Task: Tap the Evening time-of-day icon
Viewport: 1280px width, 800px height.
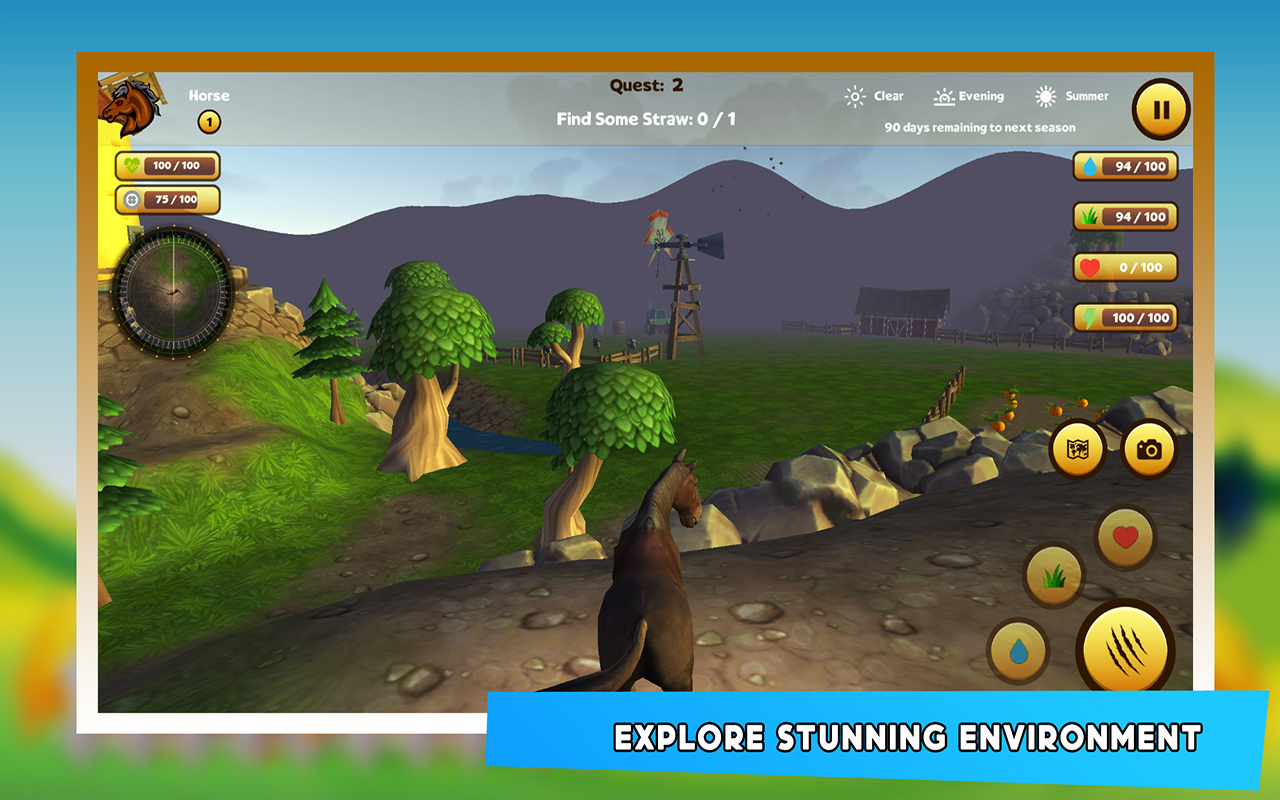Action: pos(941,95)
